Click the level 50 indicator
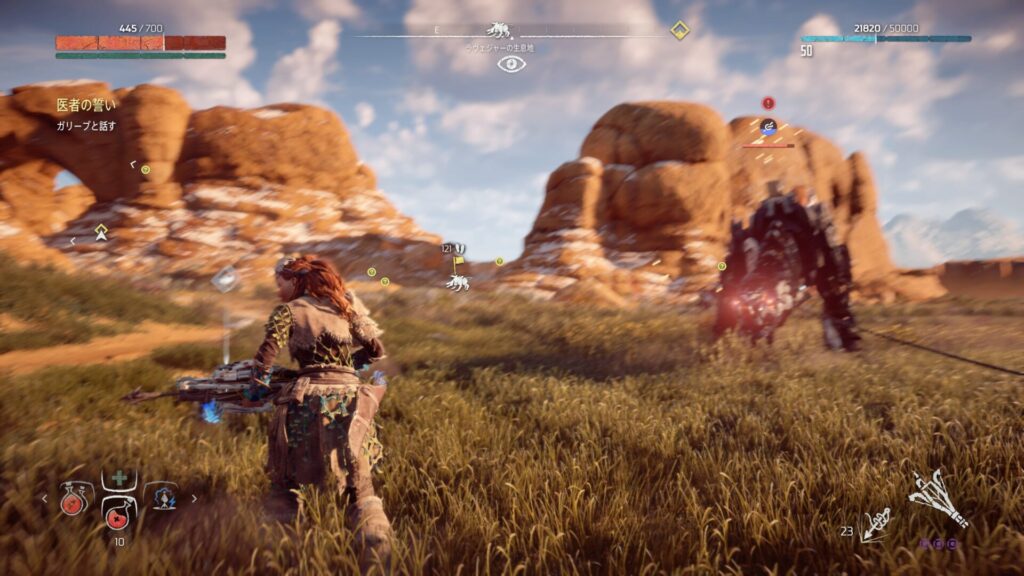This screenshot has height=576, width=1024. pyautogui.click(x=806, y=51)
